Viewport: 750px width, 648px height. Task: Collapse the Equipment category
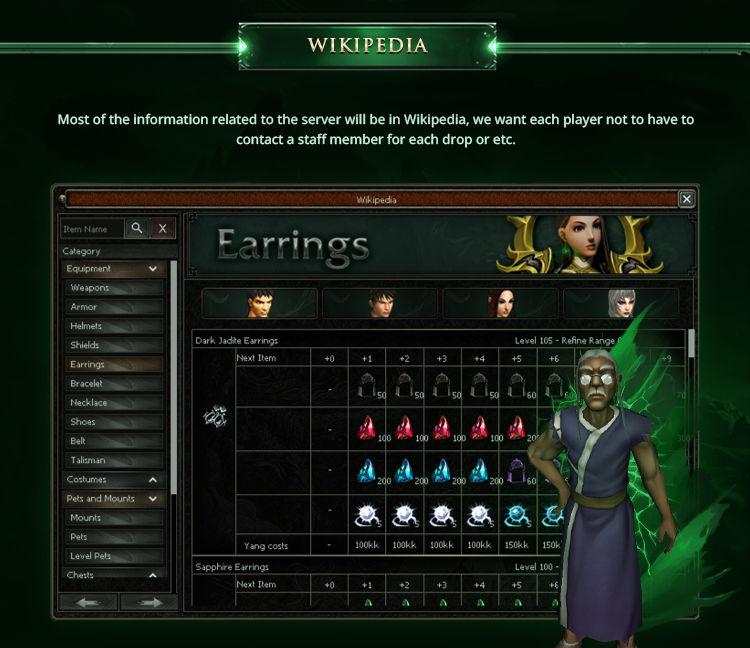click(153, 269)
